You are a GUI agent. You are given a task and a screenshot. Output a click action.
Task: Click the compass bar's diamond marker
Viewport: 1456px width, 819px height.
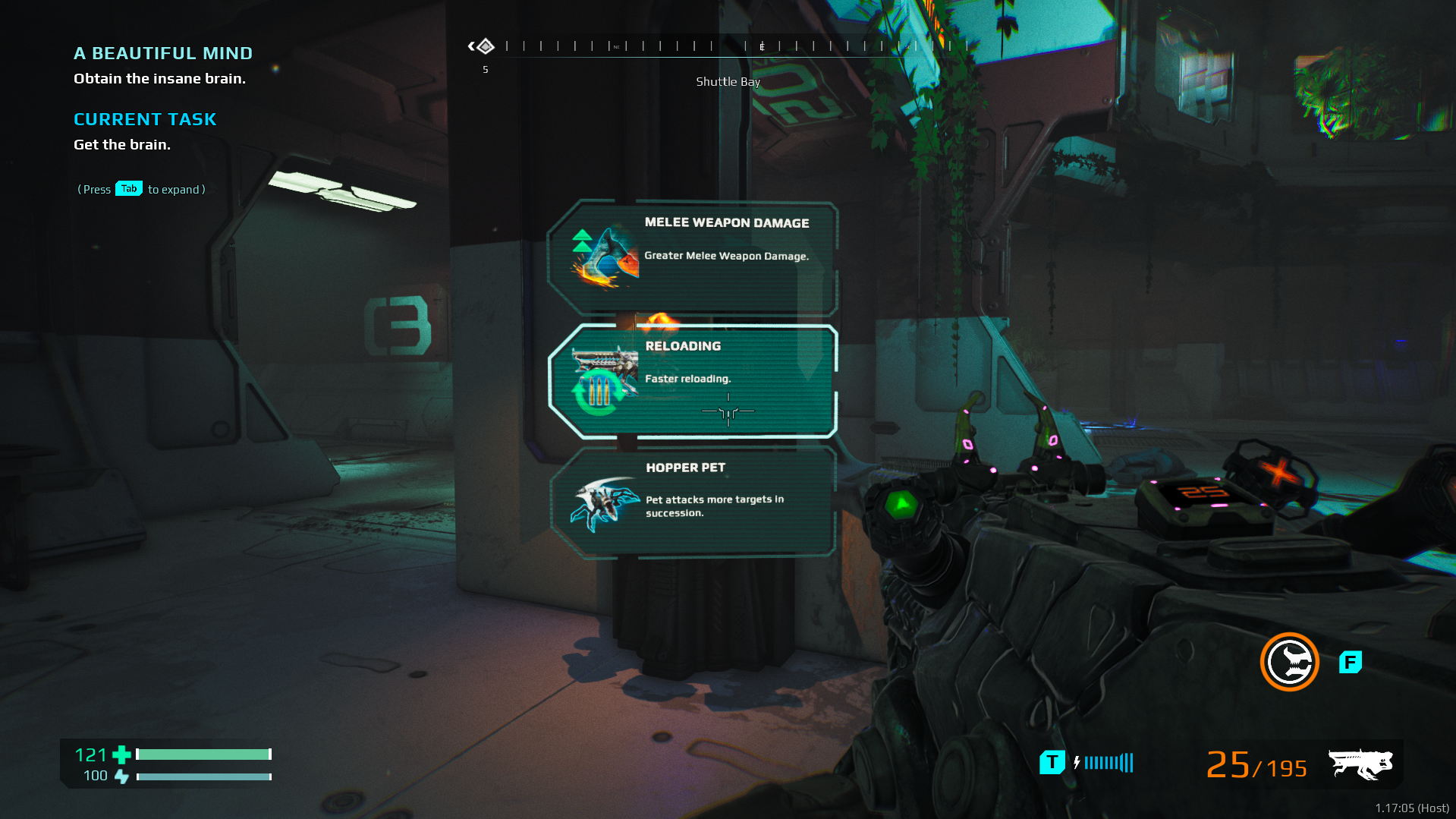click(x=485, y=47)
